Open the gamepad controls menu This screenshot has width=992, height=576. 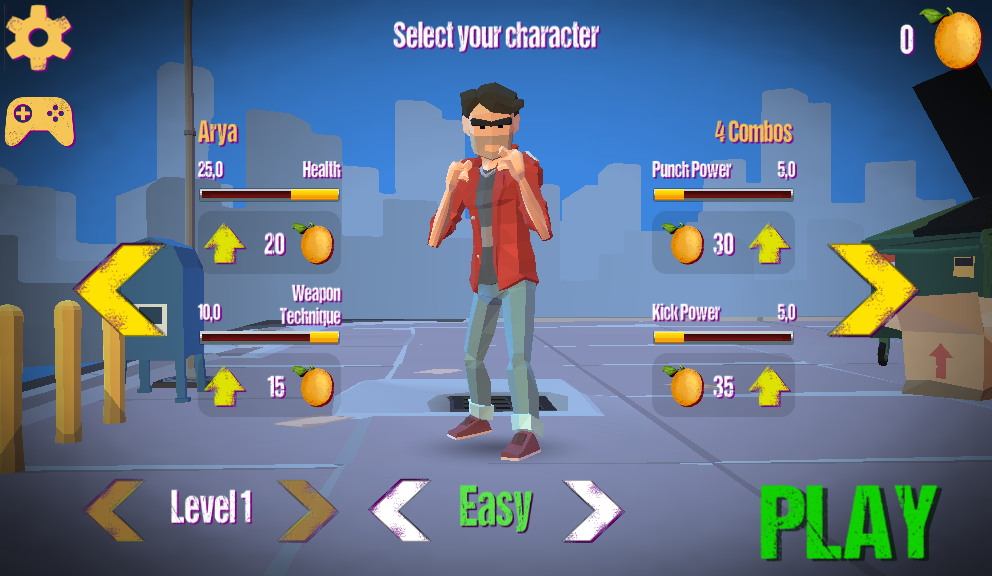coord(39,122)
